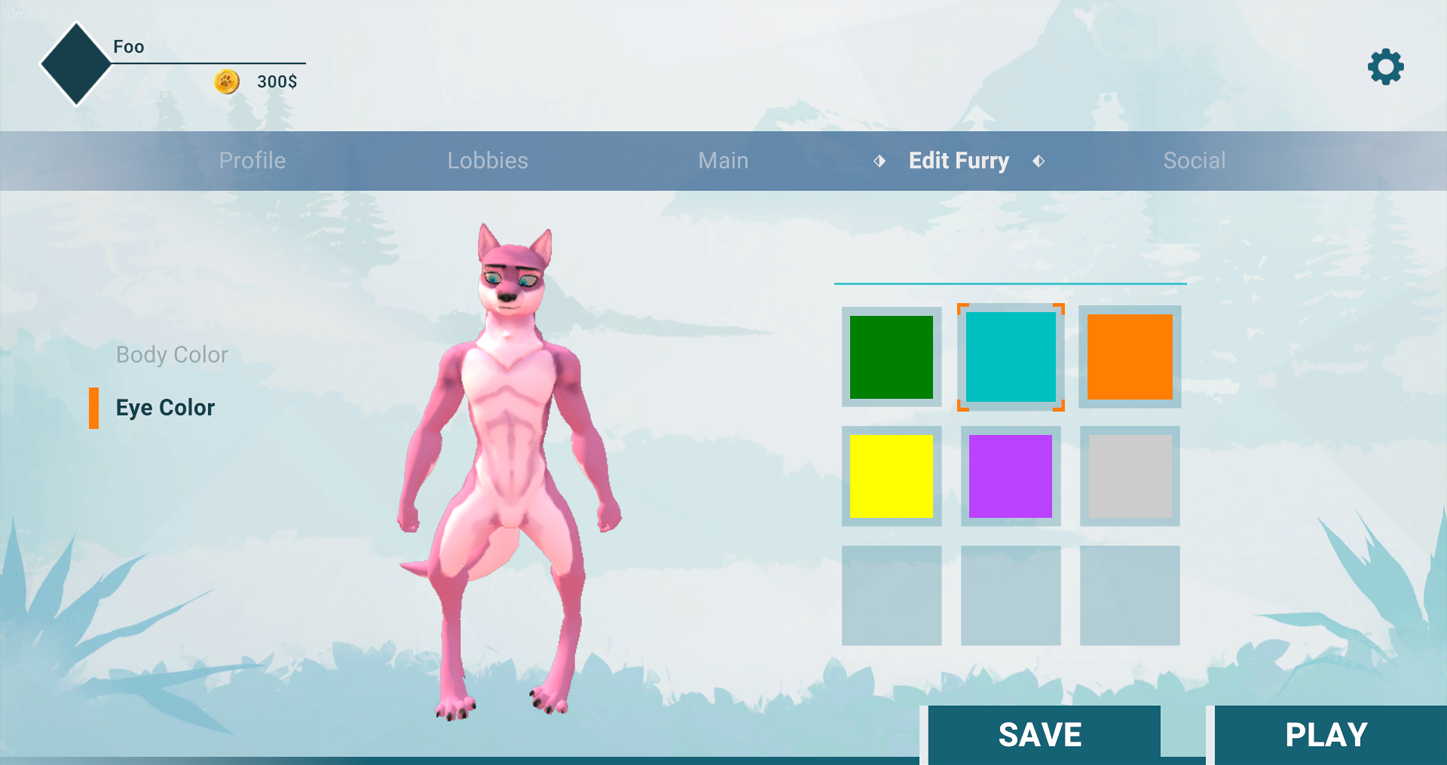Pick the cyan color swatch
The height and width of the screenshot is (765, 1447).
pos(1010,357)
